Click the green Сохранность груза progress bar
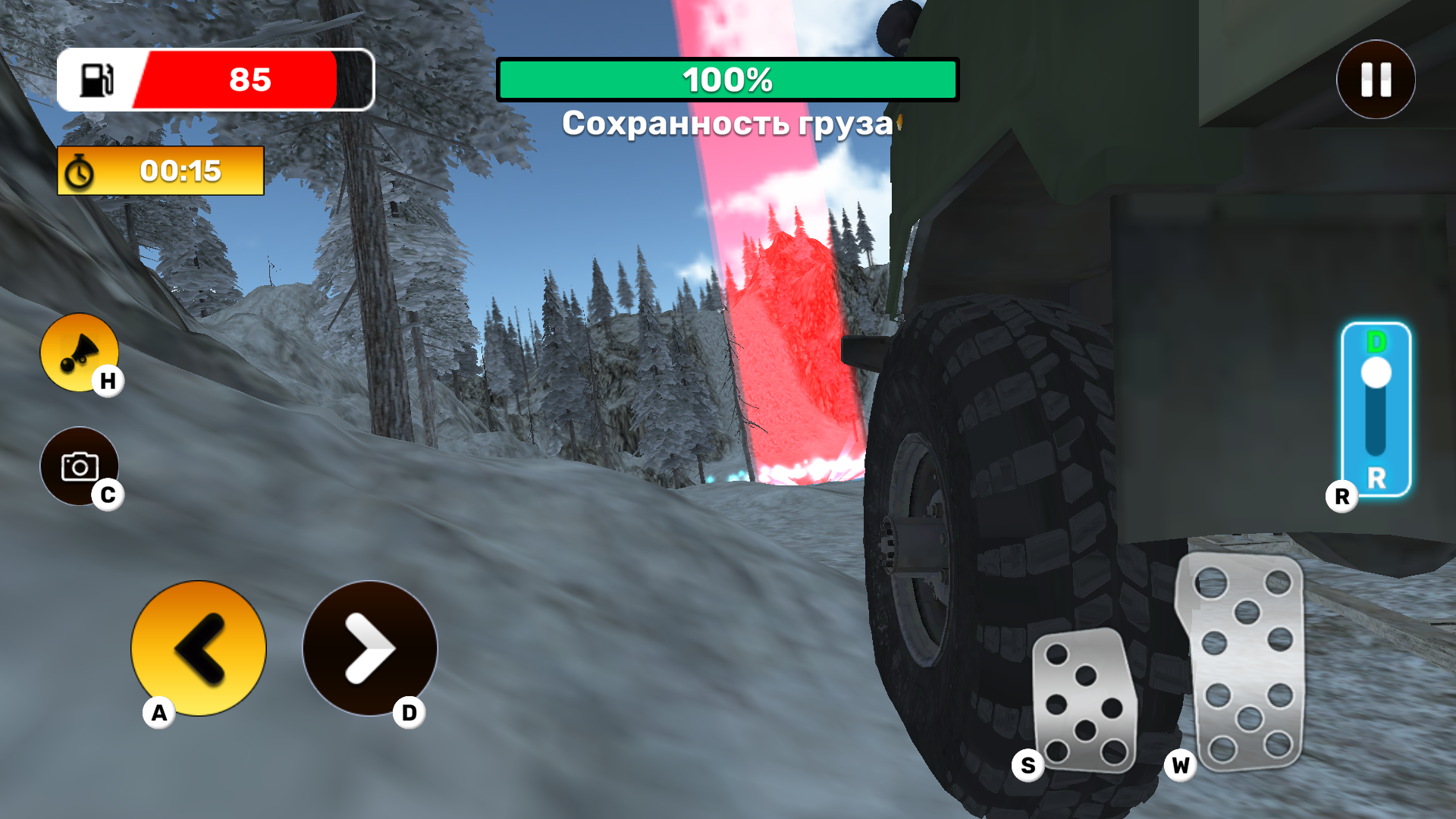 [x=728, y=80]
